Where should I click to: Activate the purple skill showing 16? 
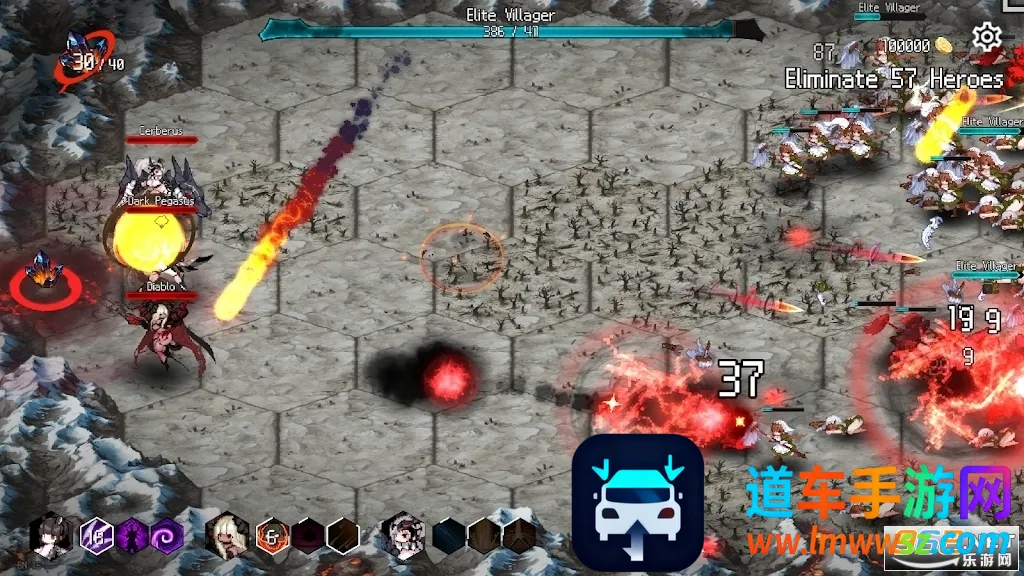[x=98, y=536]
